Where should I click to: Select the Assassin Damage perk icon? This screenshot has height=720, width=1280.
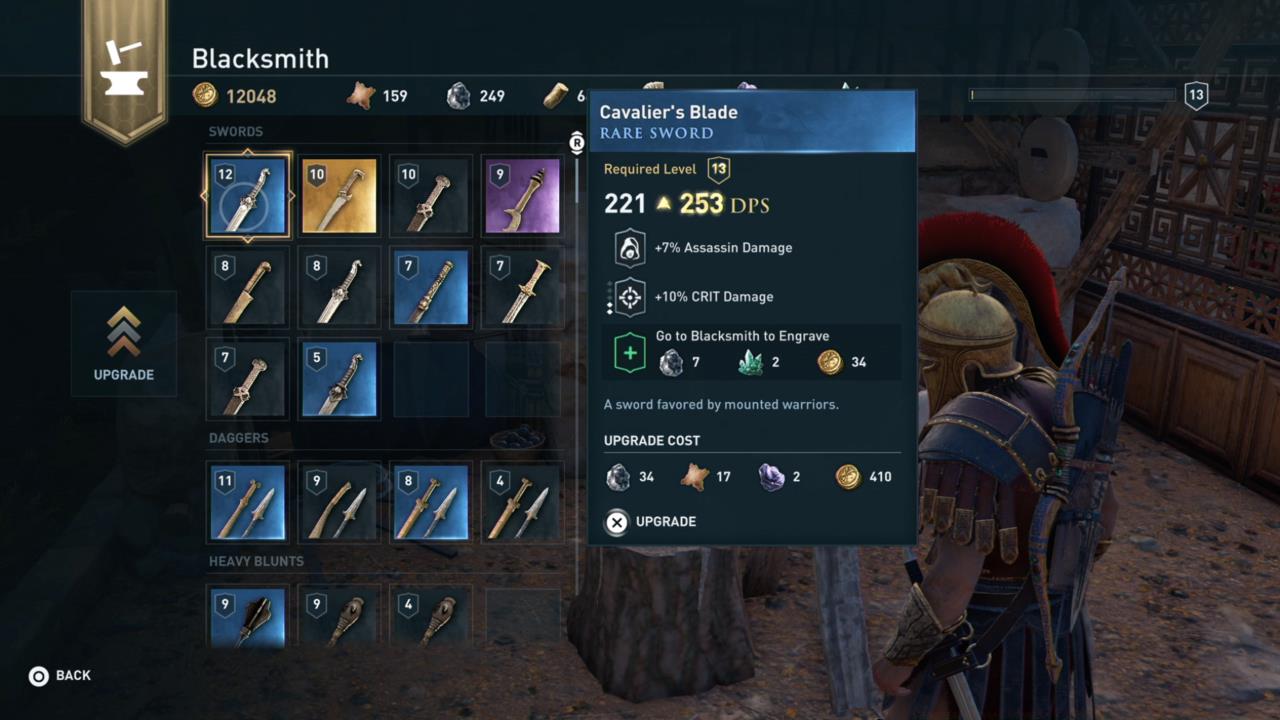coord(630,247)
